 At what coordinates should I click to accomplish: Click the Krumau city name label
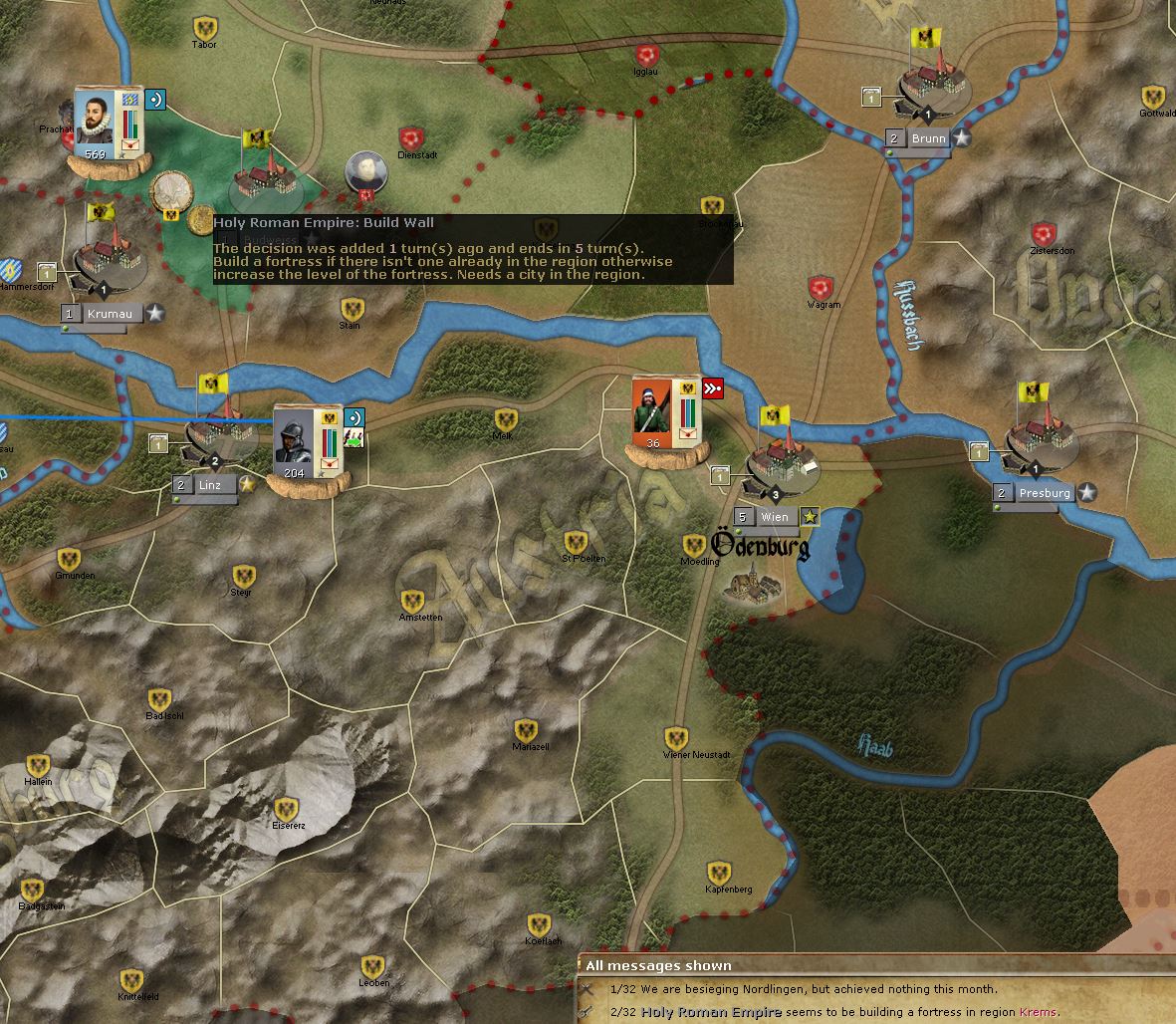coord(109,314)
